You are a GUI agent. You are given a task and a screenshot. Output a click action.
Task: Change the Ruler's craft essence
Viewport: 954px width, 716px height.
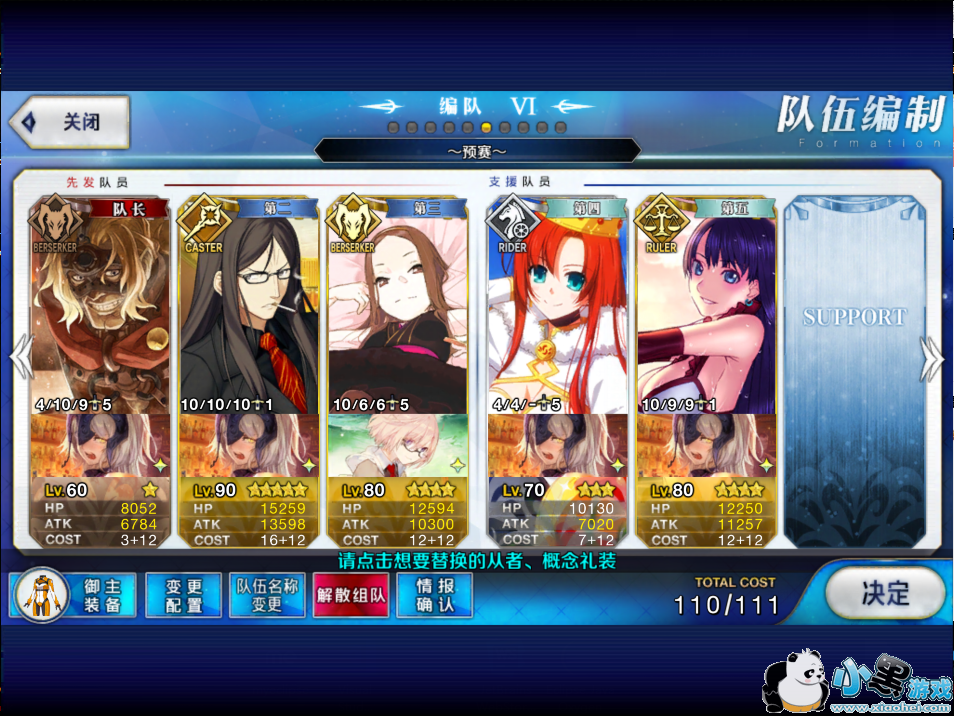click(706, 446)
